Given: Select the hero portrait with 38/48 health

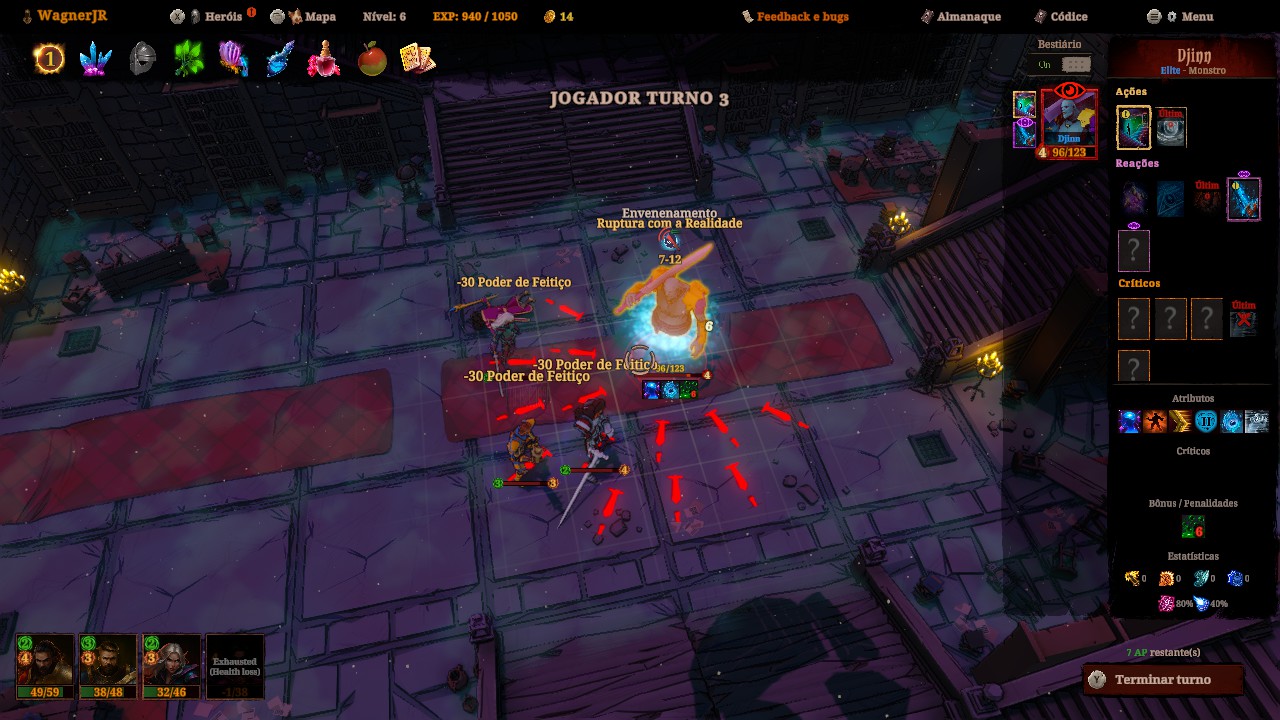Looking at the screenshot, I should point(108,666).
